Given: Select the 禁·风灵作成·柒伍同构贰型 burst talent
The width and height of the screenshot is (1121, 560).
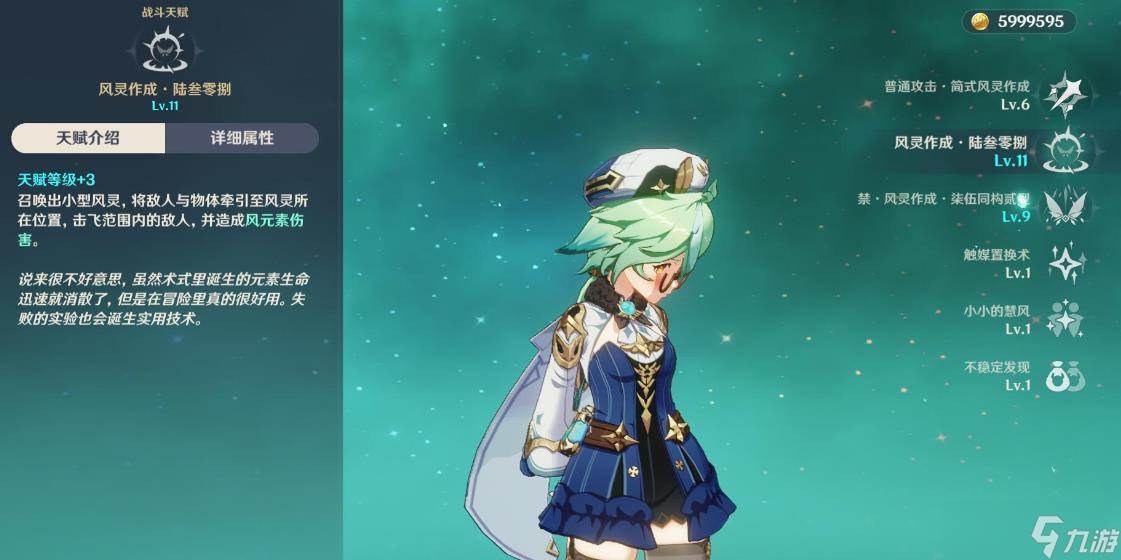Looking at the screenshot, I should coord(1064,207).
